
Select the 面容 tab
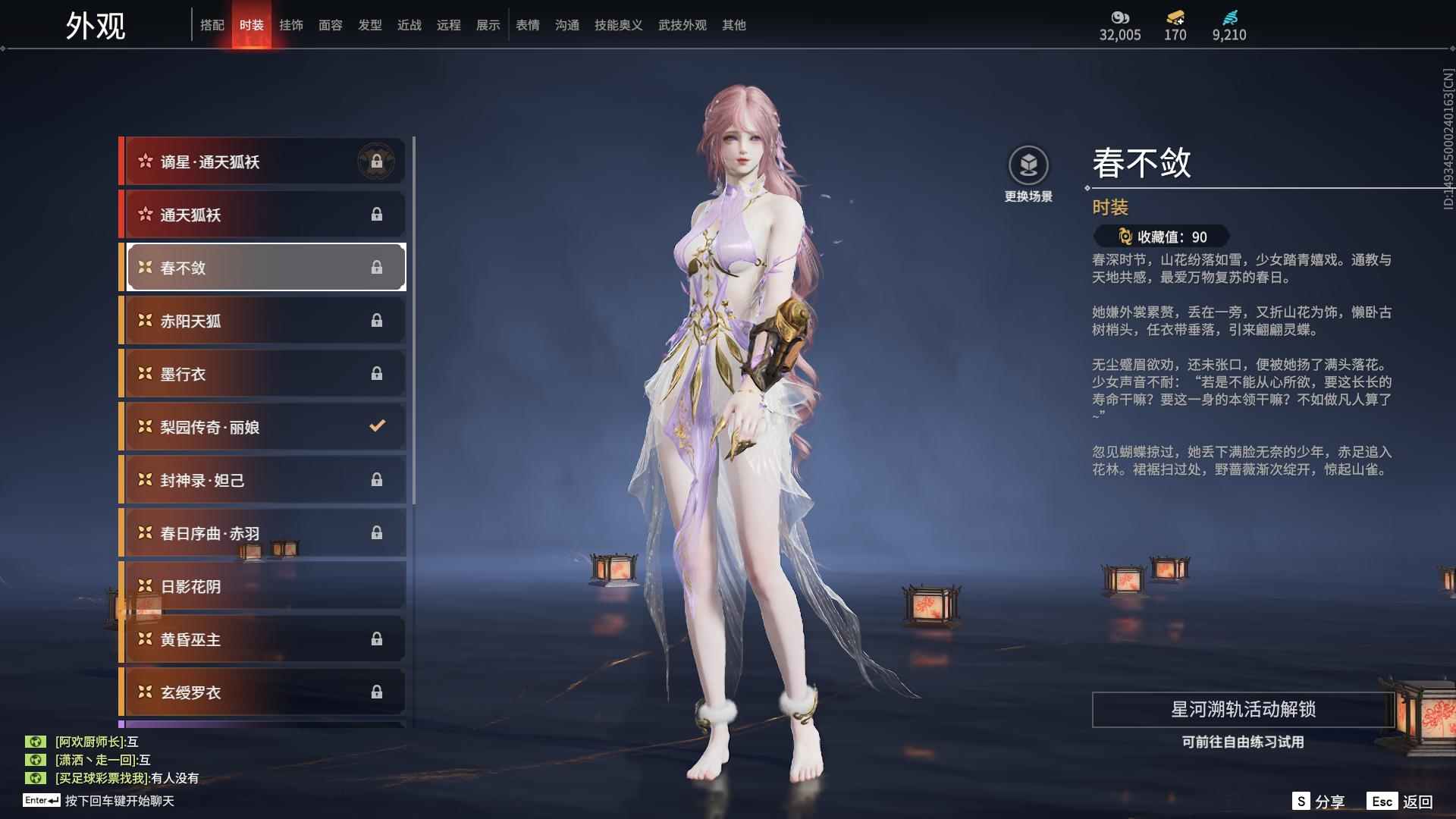[331, 25]
